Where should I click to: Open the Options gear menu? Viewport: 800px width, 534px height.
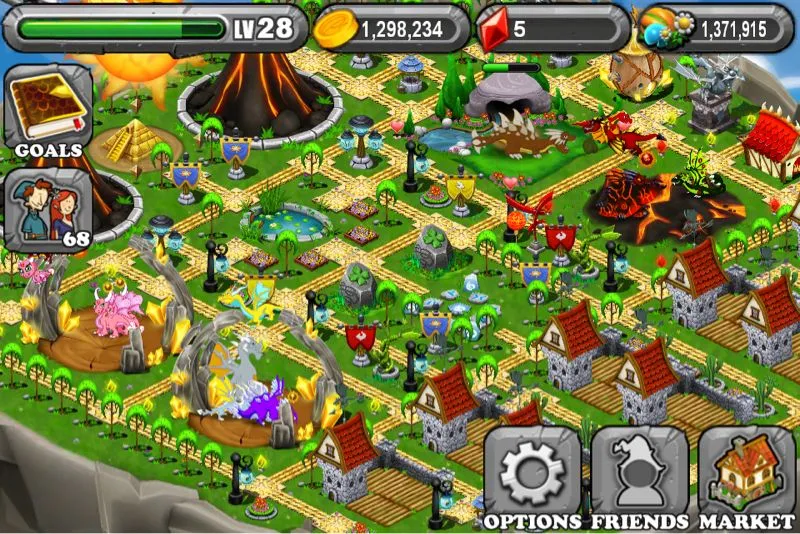532,474
